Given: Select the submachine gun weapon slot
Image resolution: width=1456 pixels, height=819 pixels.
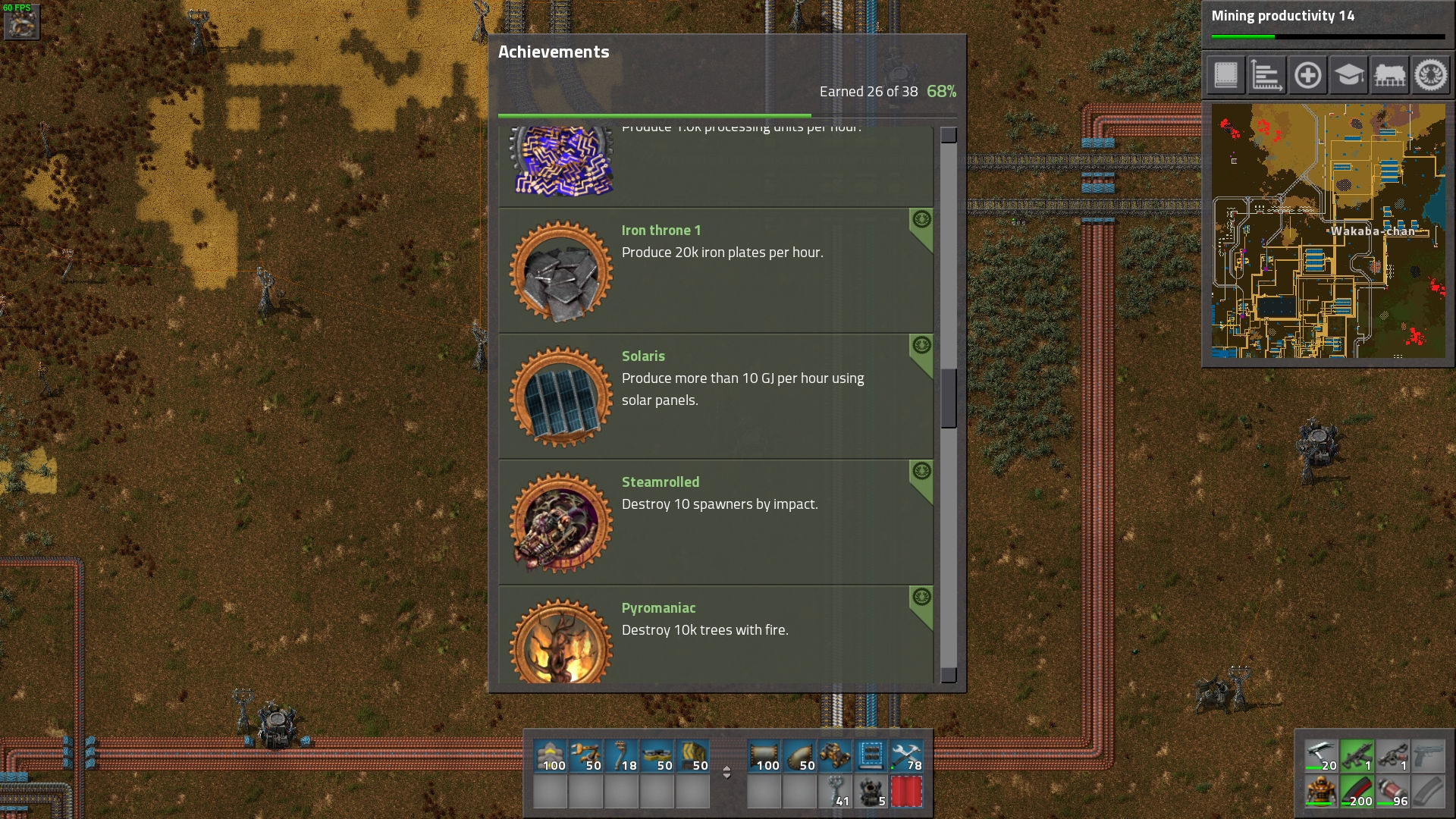Looking at the screenshot, I should tap(1357, 756).
